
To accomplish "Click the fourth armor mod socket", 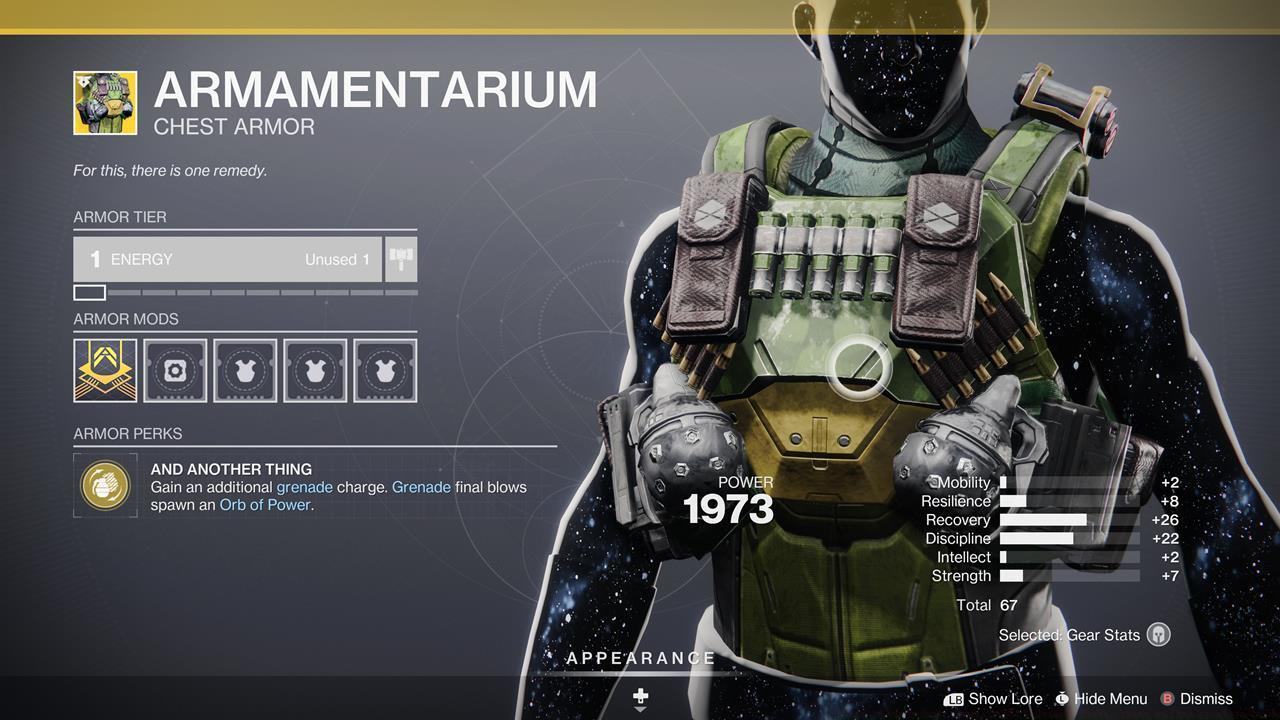I will (x=315, y=370).
